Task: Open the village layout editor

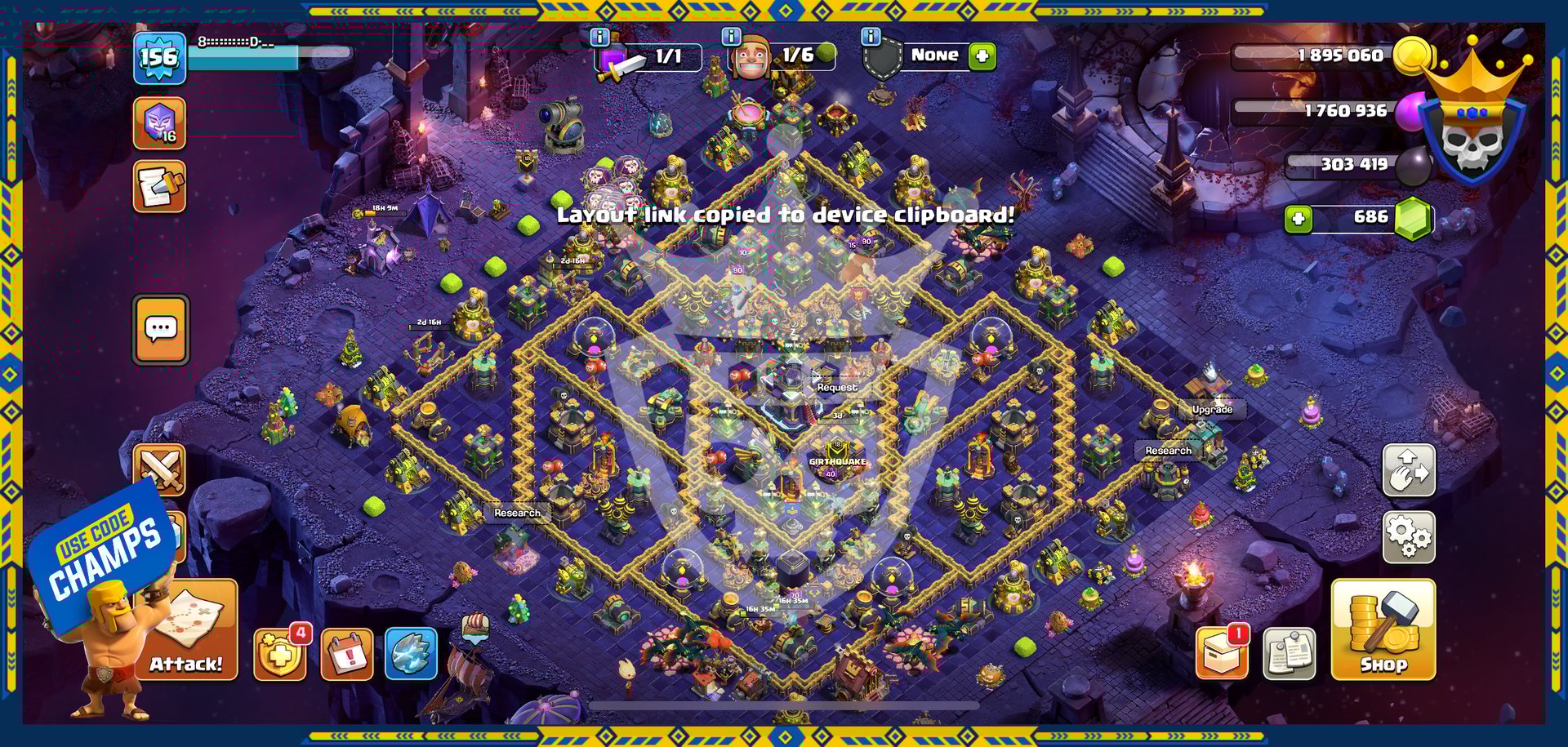Action: pos(1408,470)
